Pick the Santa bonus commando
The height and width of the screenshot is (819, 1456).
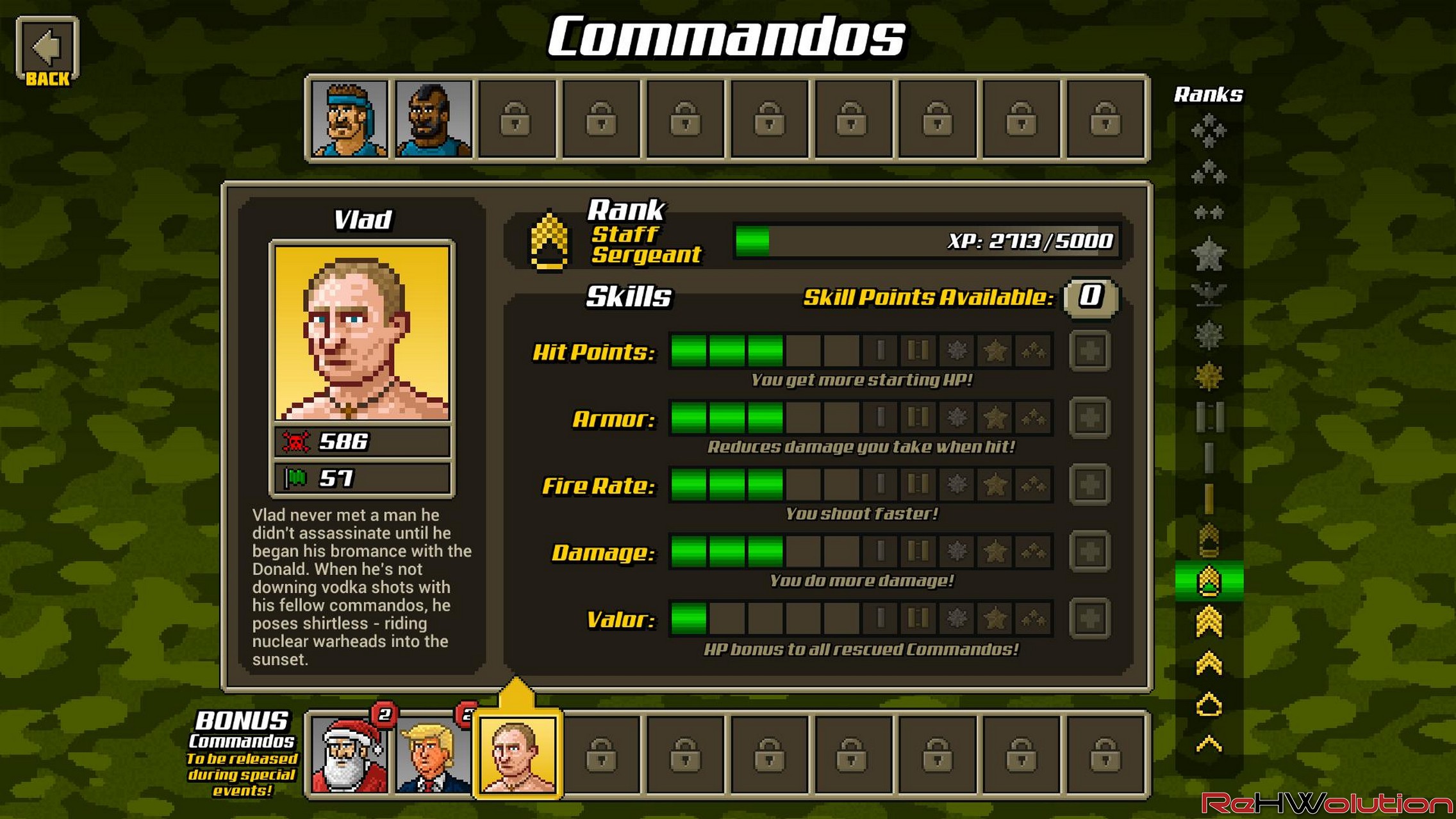[350, 755]
